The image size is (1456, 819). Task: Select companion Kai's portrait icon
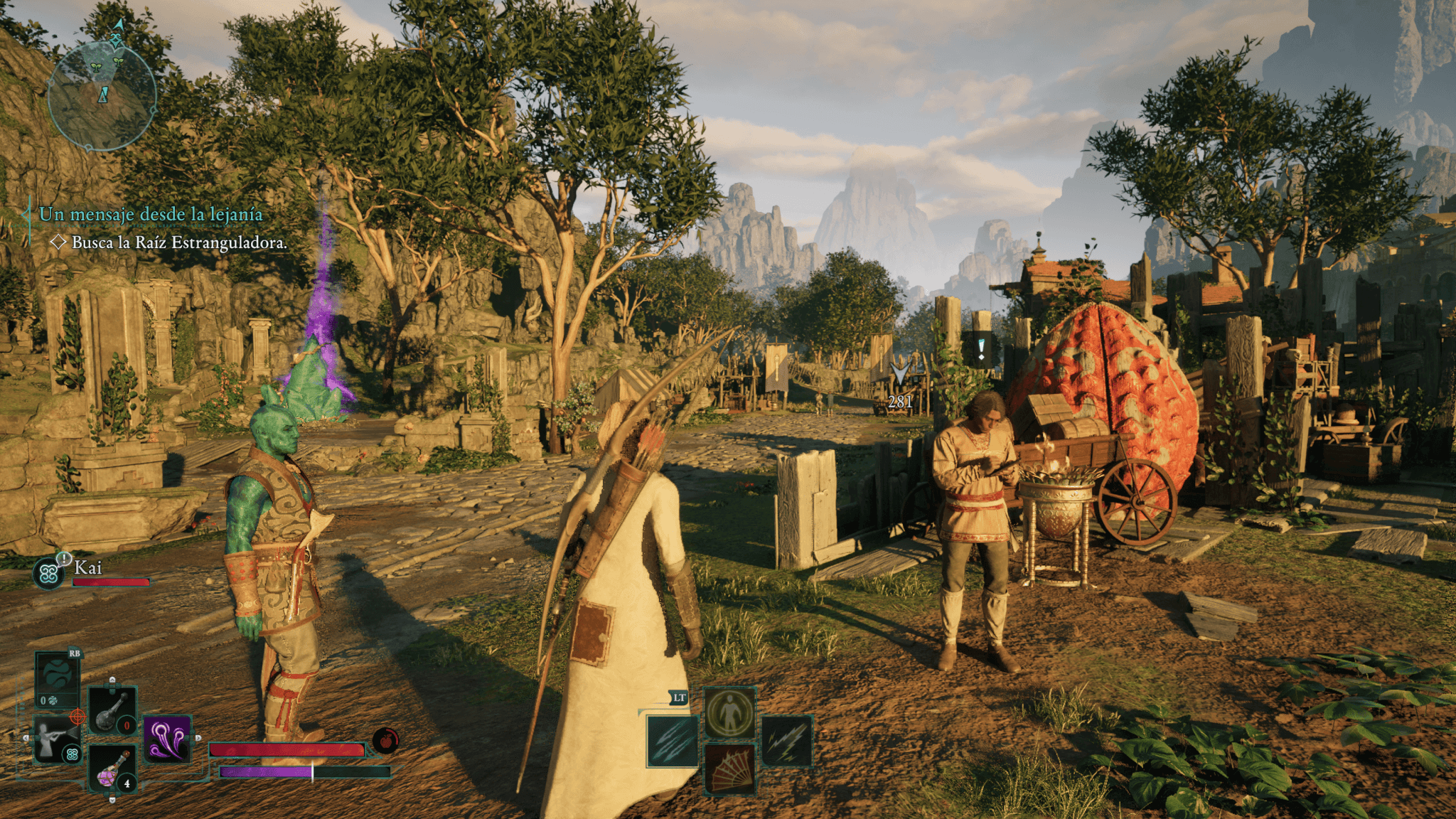[x=49, y=573]
